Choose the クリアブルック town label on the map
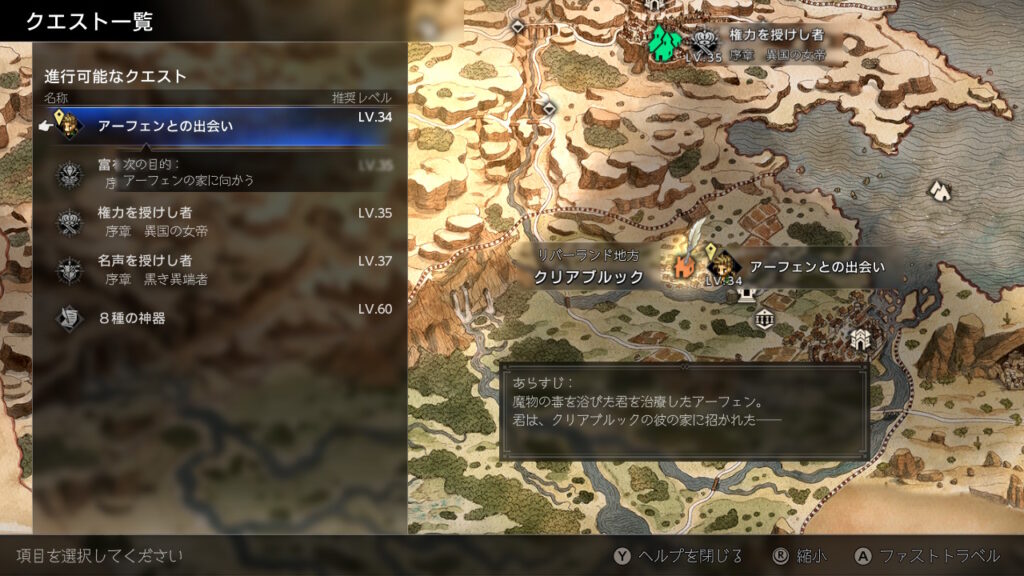This screenshot has width=1024, height=576. click(588, 277)
